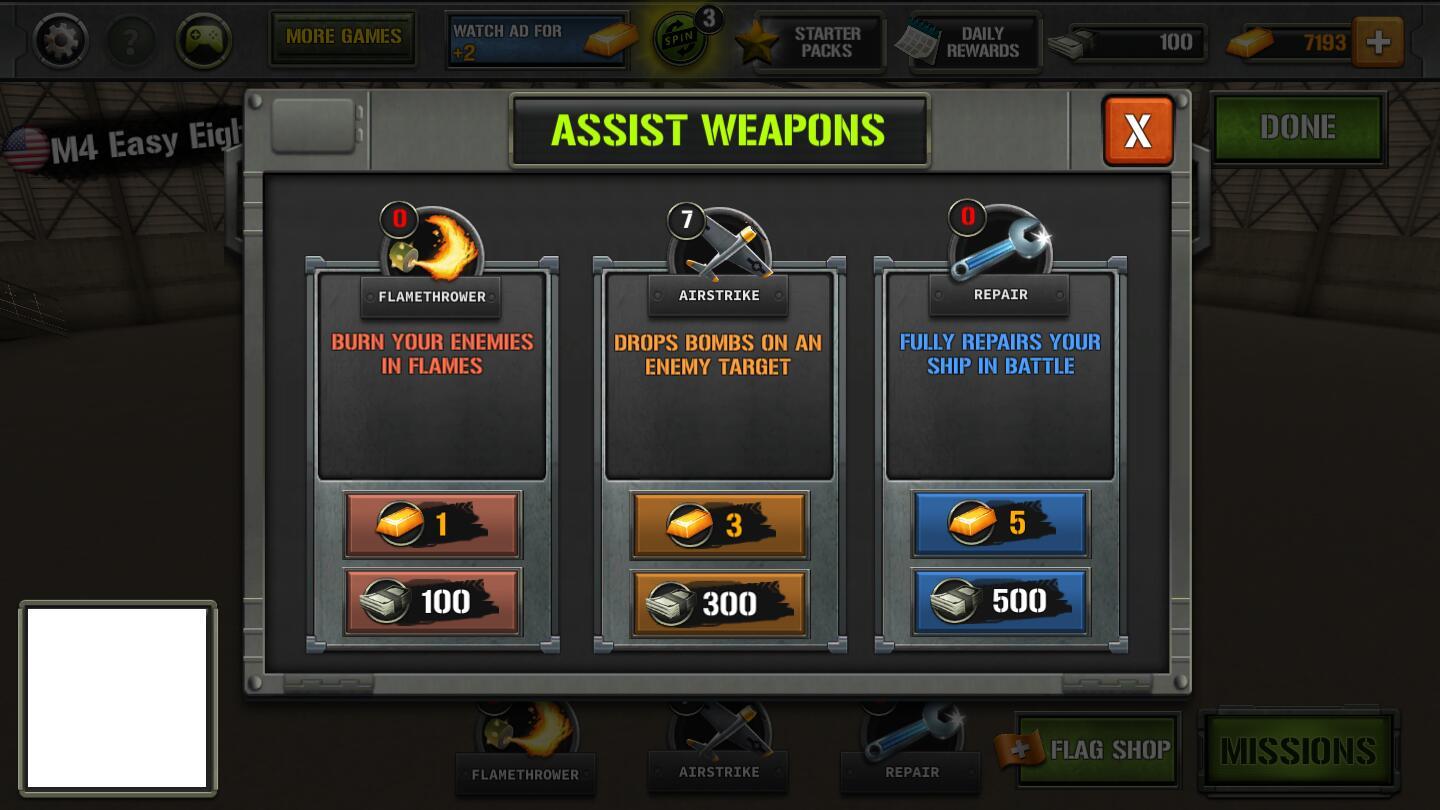Buy Repair for 500 cash

tap(1000, 601)
